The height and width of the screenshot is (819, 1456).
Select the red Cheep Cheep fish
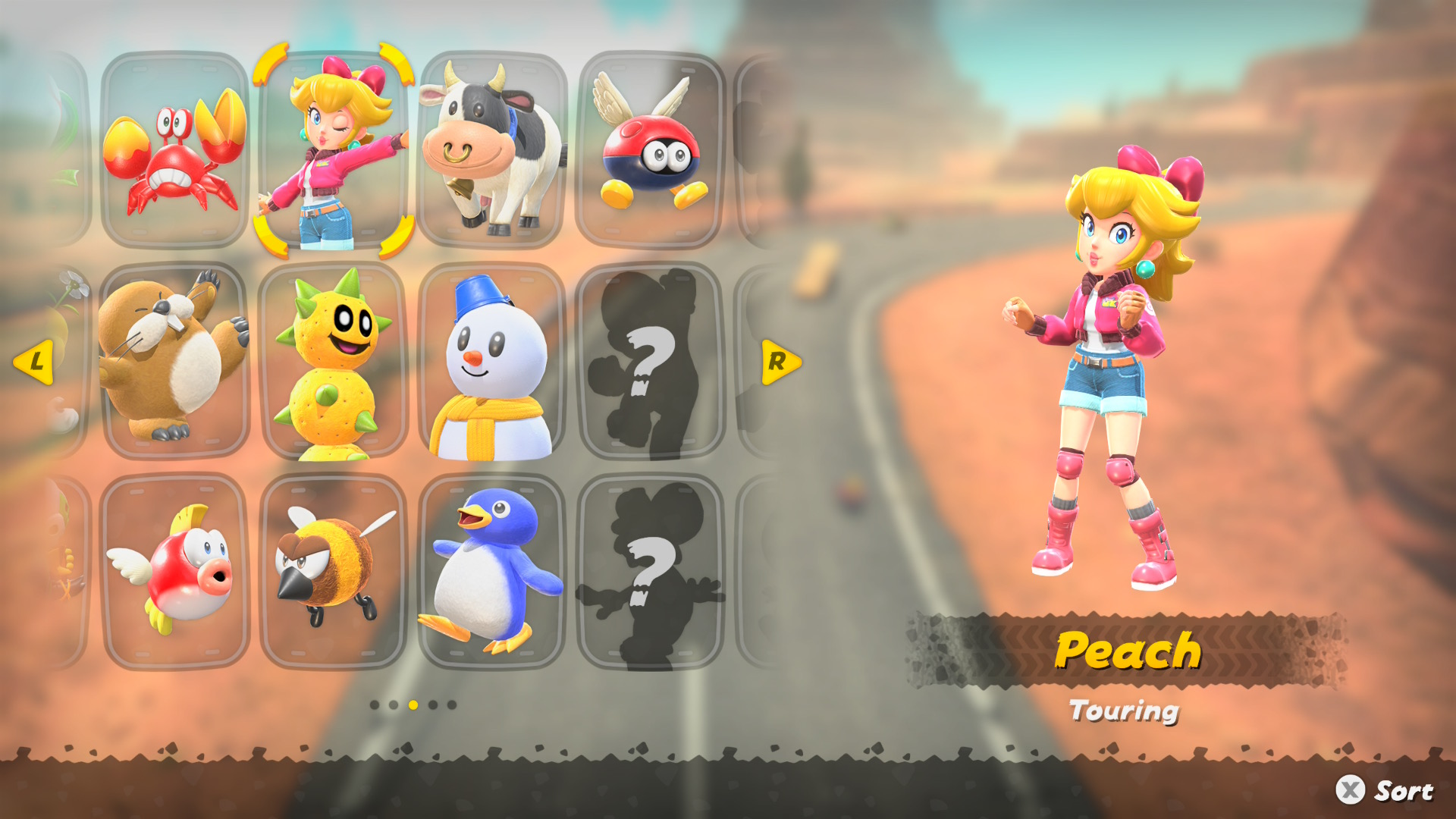coord(174,572)
